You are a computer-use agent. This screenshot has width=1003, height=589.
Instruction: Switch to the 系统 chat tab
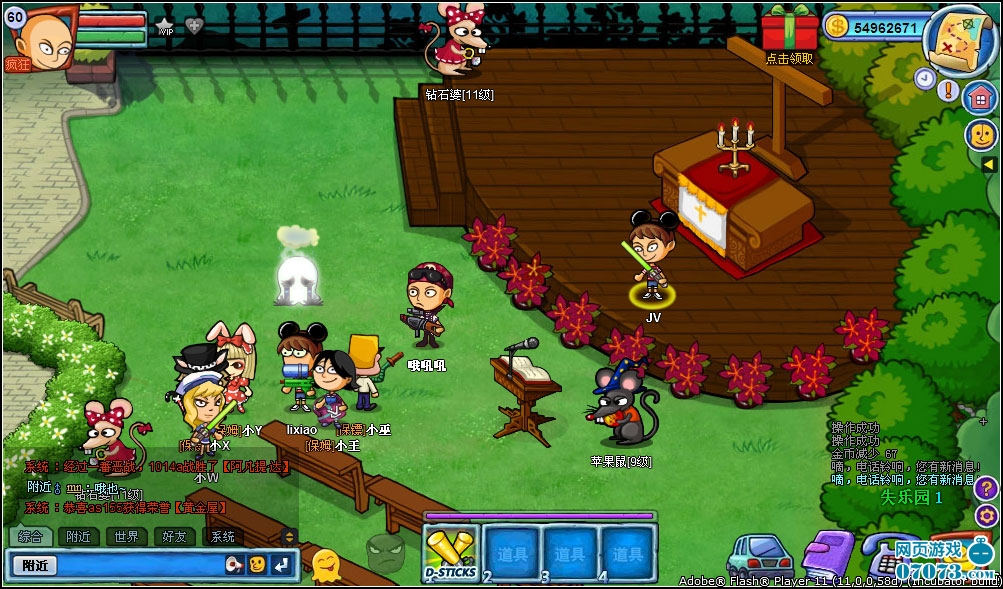pos(222,536)
